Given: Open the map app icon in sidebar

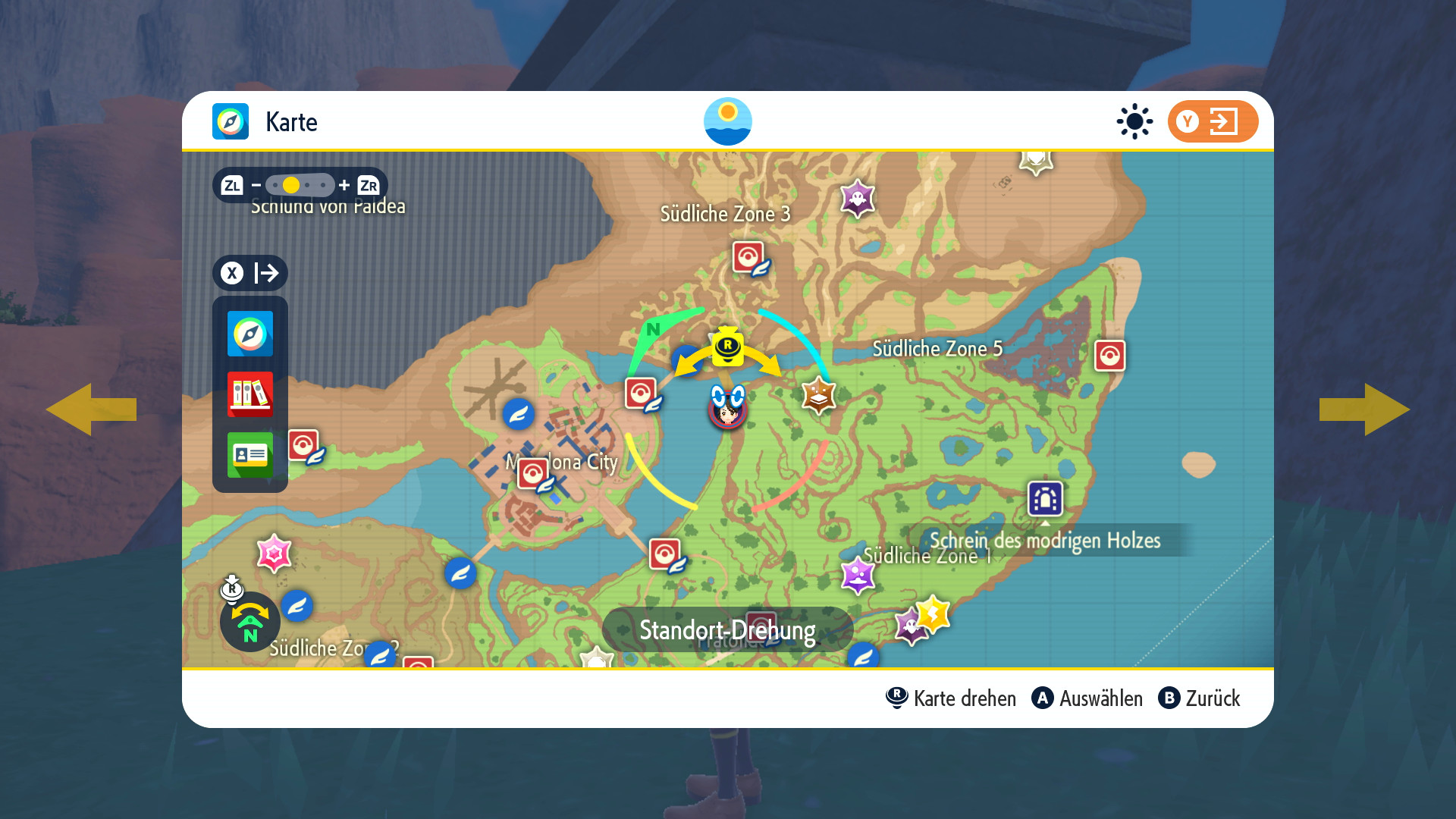Looking at the screenshot, I should [x=249, y=334].
